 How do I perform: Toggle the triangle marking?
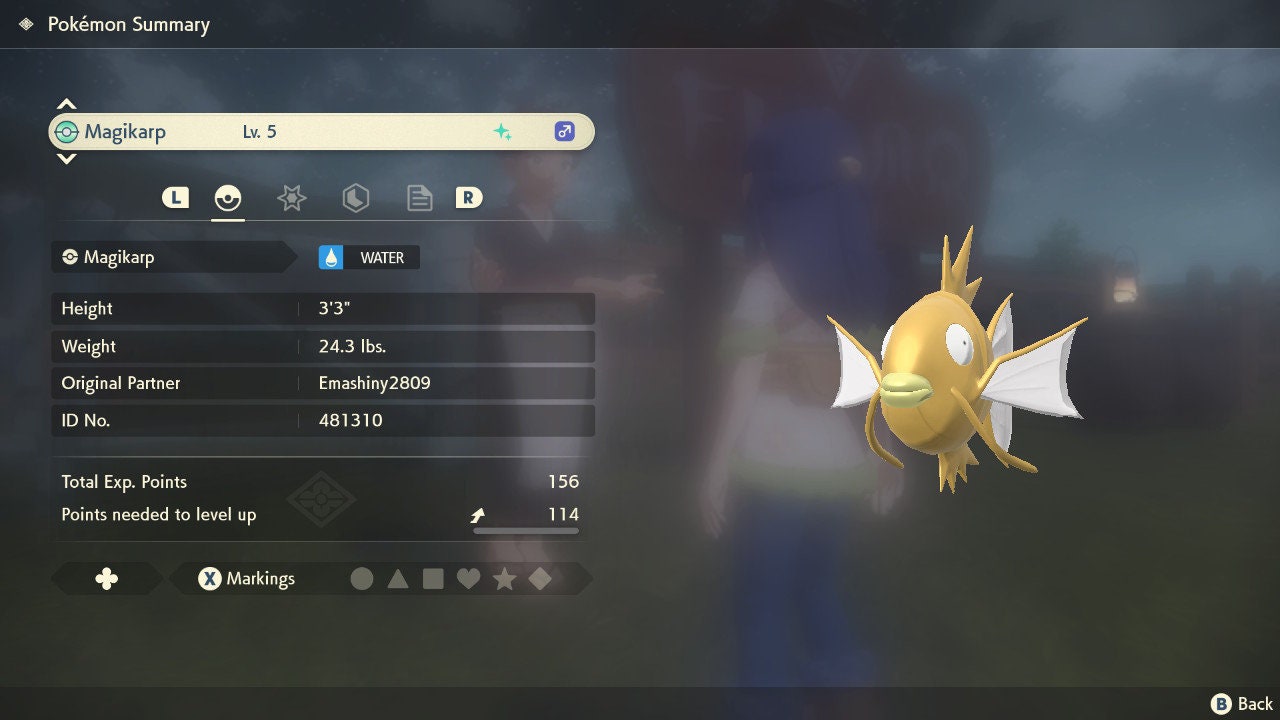coord(398,579)
